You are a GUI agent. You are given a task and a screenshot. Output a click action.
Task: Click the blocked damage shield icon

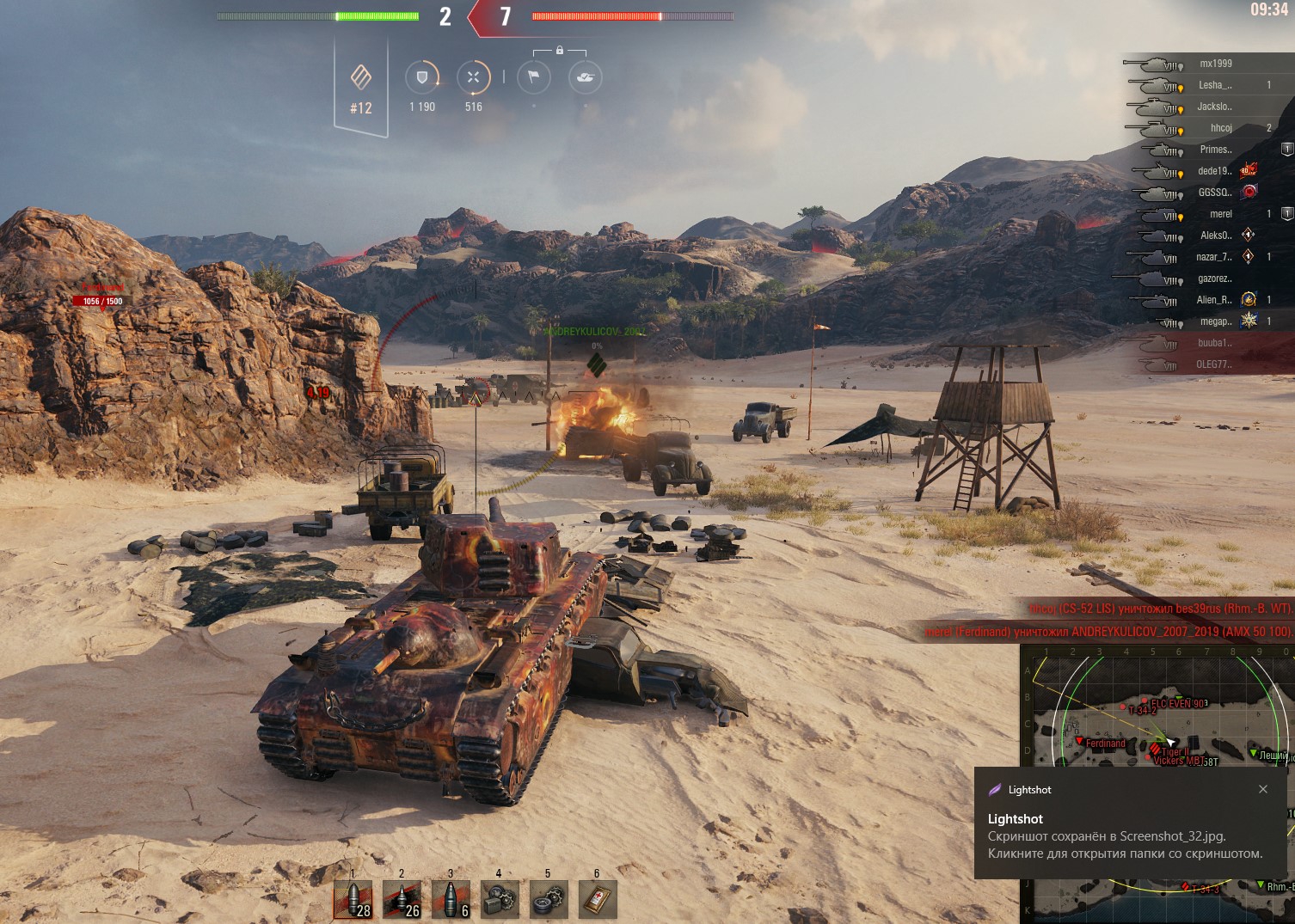tap(421, 77)
